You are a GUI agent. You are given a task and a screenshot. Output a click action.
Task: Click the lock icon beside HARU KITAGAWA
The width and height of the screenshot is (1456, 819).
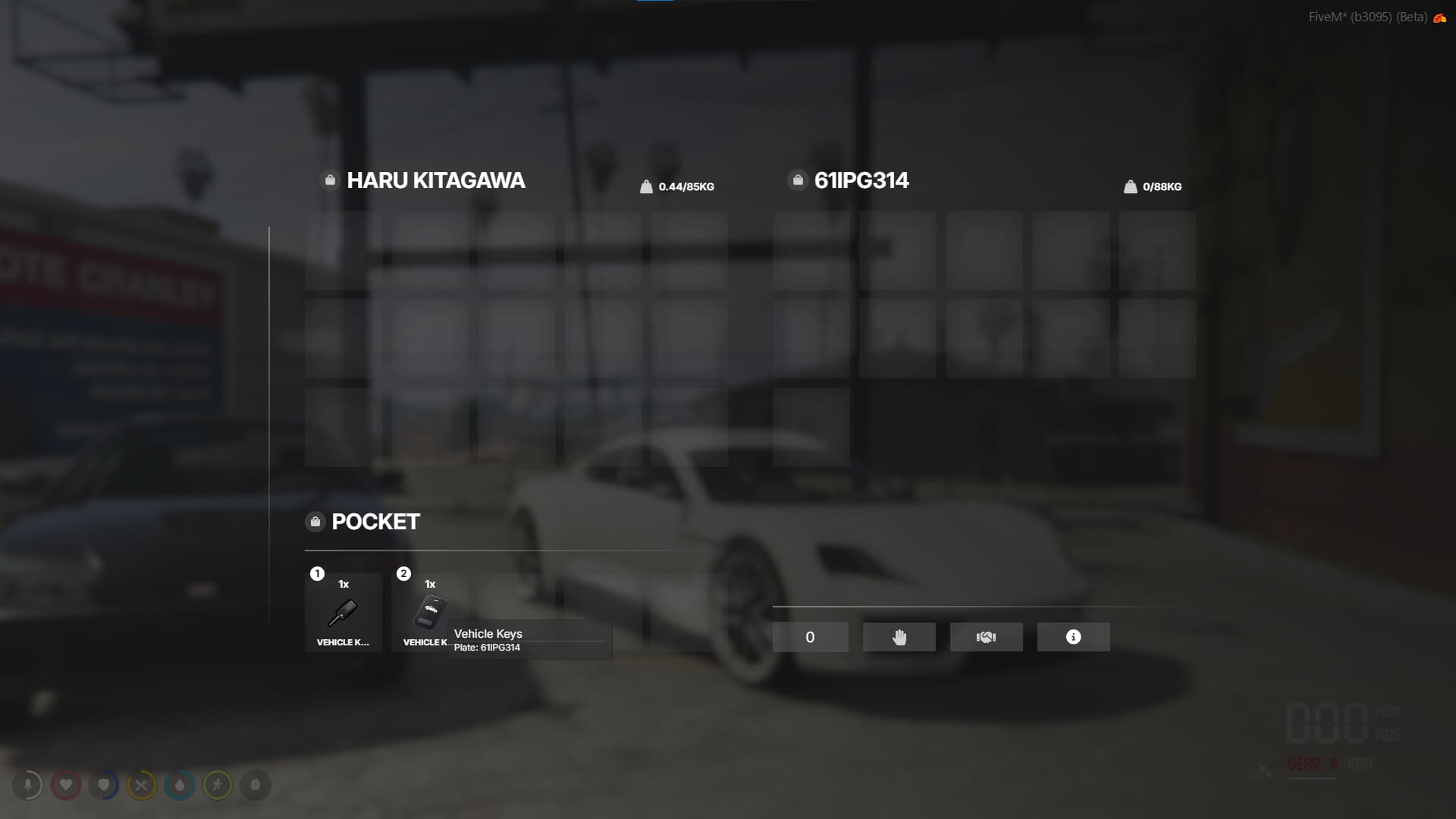329,180
